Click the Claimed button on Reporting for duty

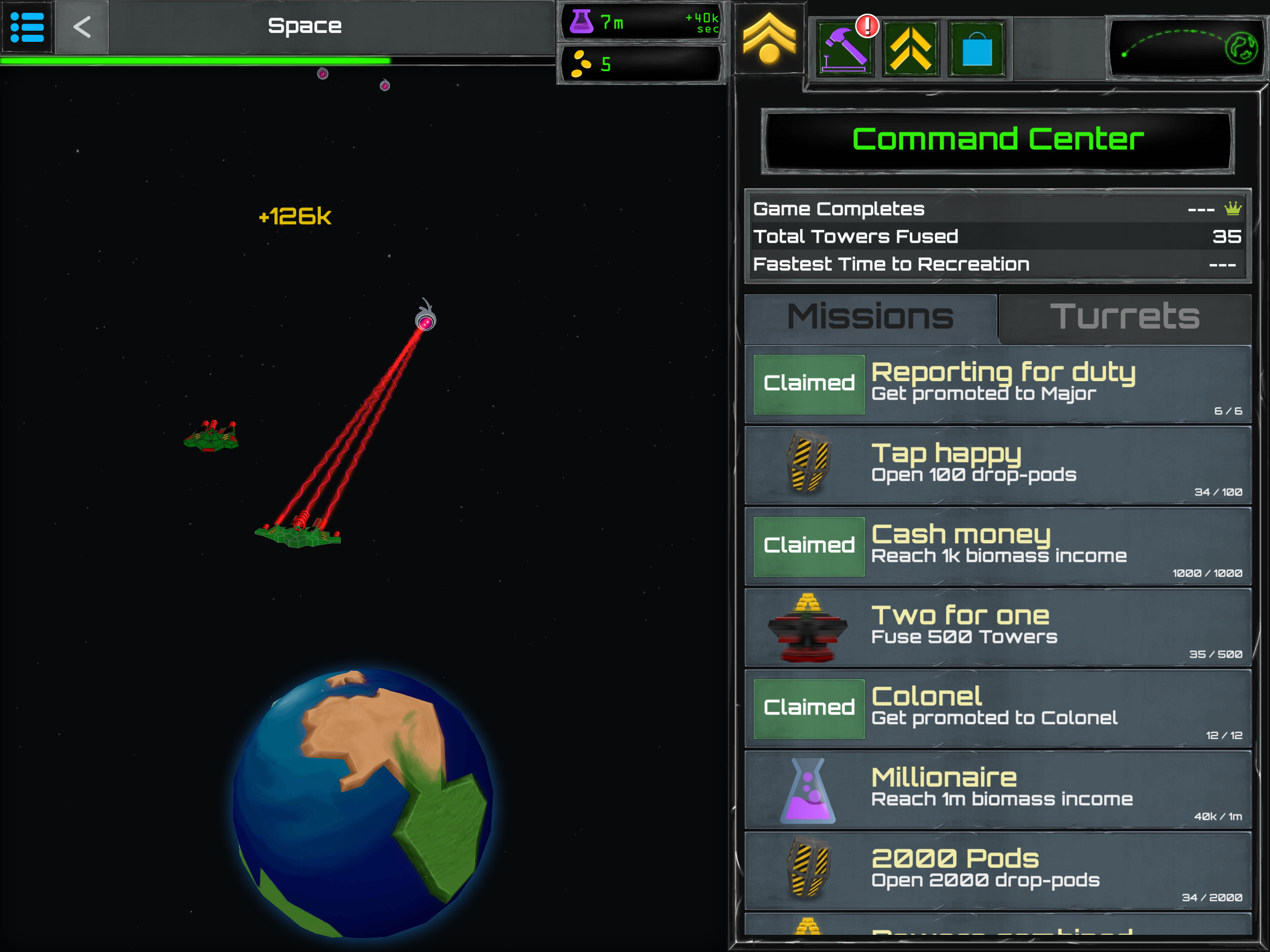(808, 383)
